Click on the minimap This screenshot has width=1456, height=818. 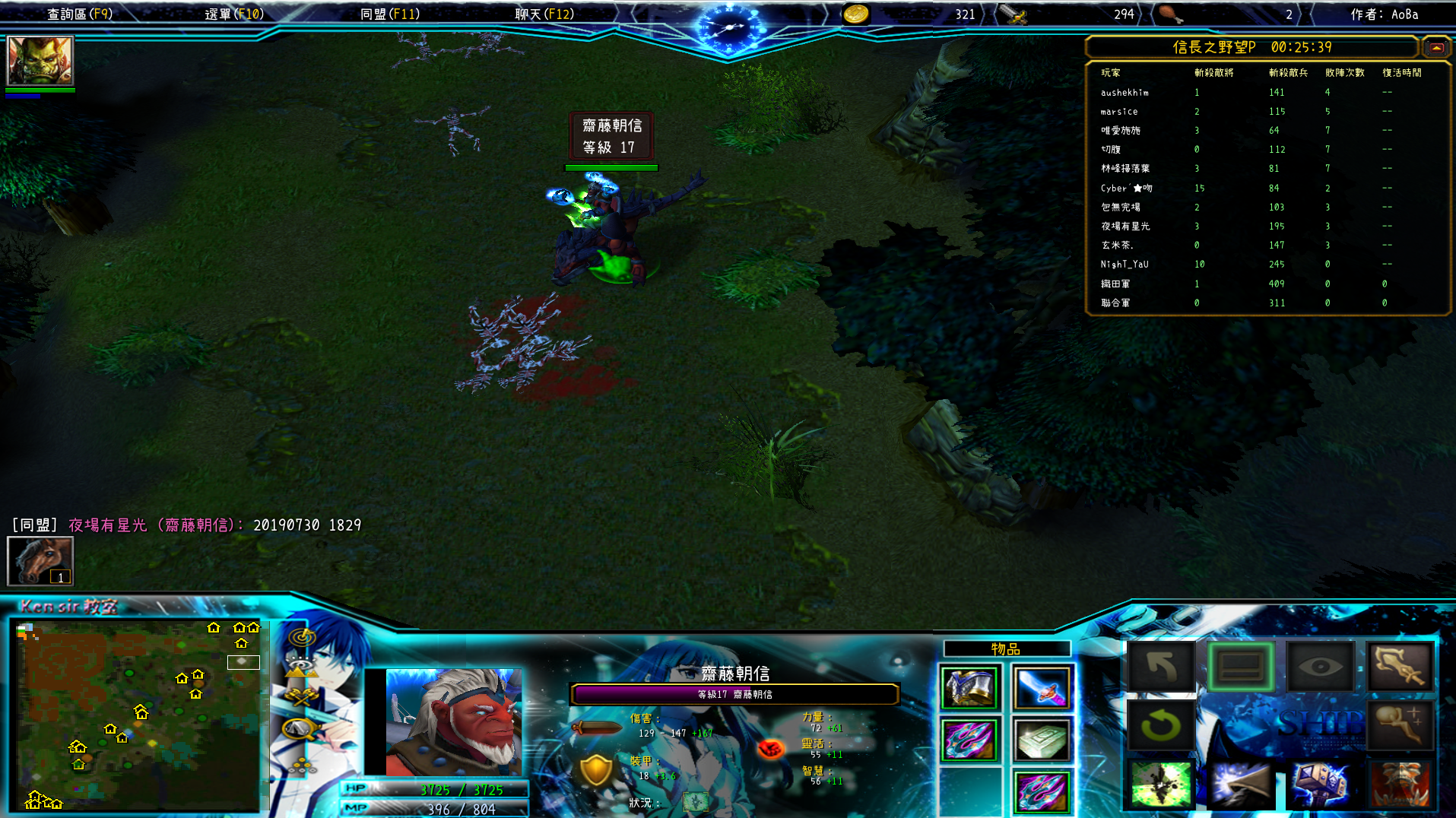(x=138, y=715)
